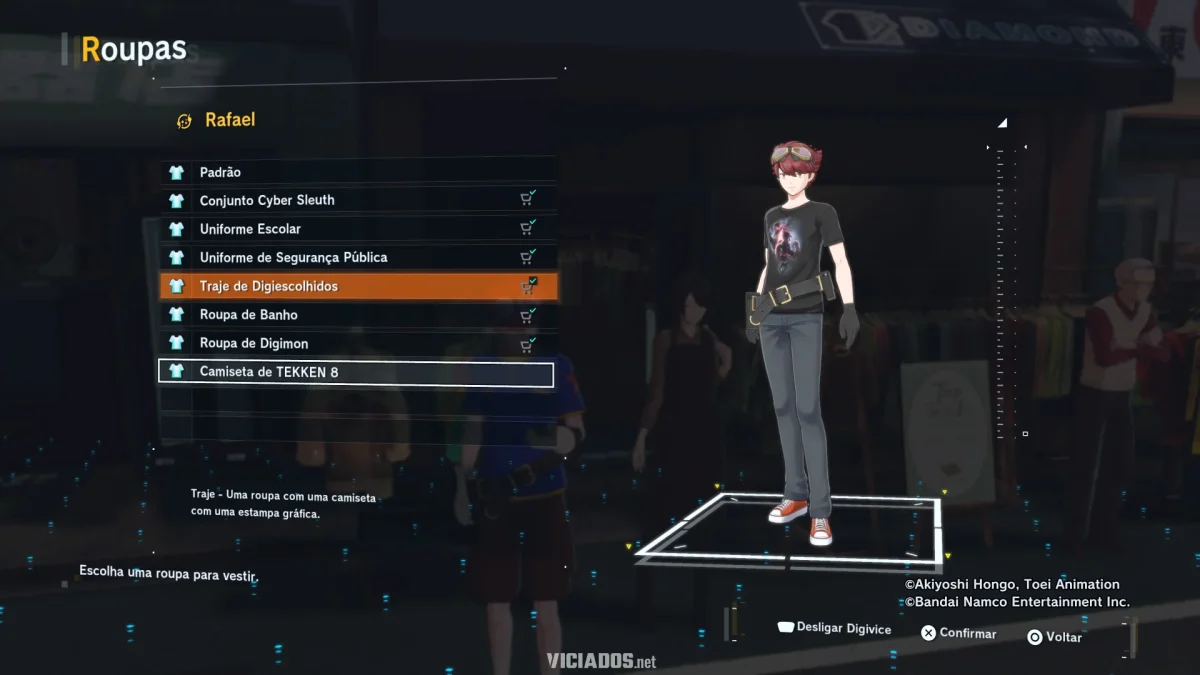This screenshot has width=1200, height=675.
Task: Choose the Conjunto Cyber Sleuth outfit
Action: (357, 200)
